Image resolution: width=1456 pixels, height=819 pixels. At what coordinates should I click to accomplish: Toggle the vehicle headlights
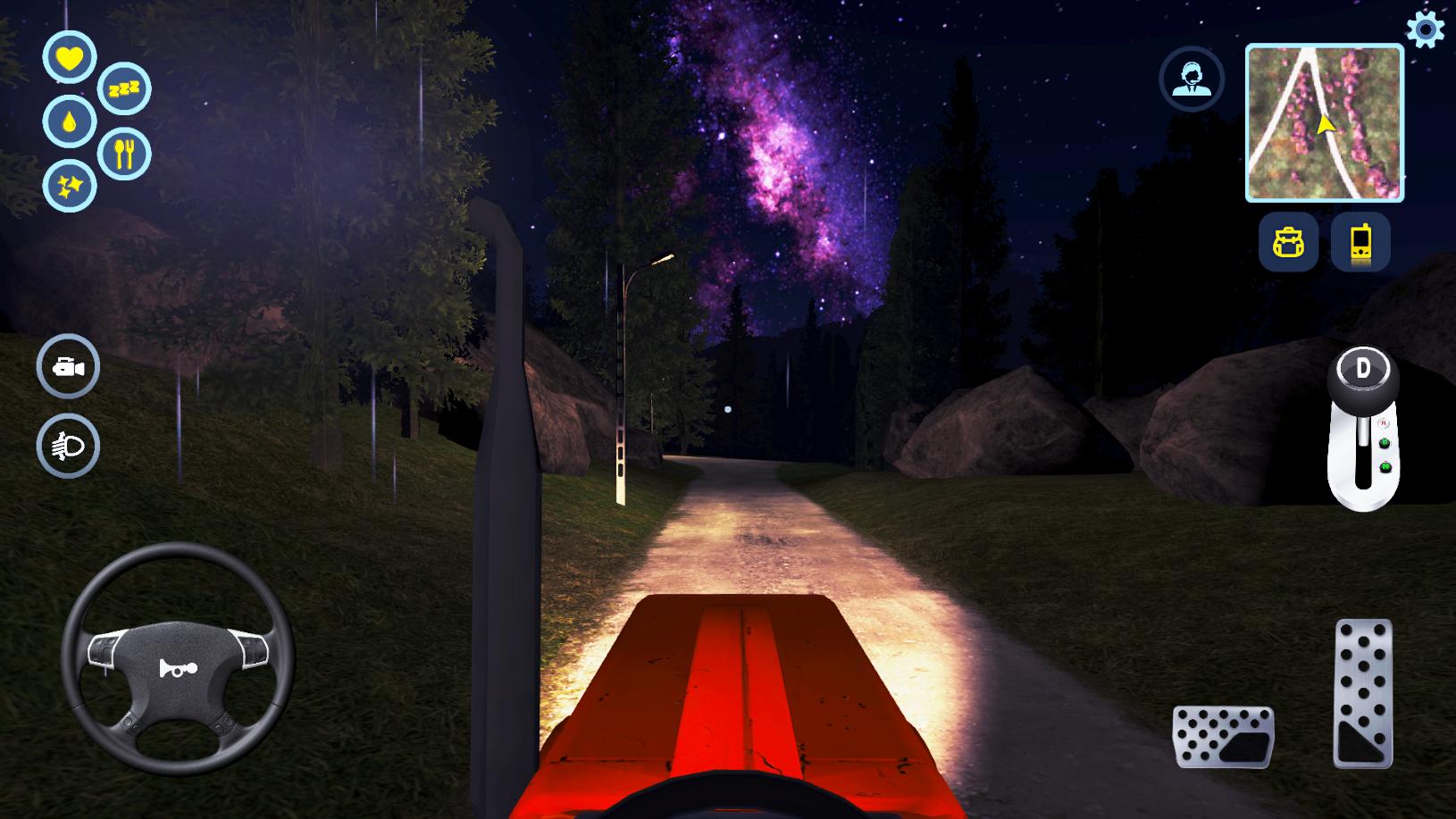pyautogui.click(x=68, y=443)
